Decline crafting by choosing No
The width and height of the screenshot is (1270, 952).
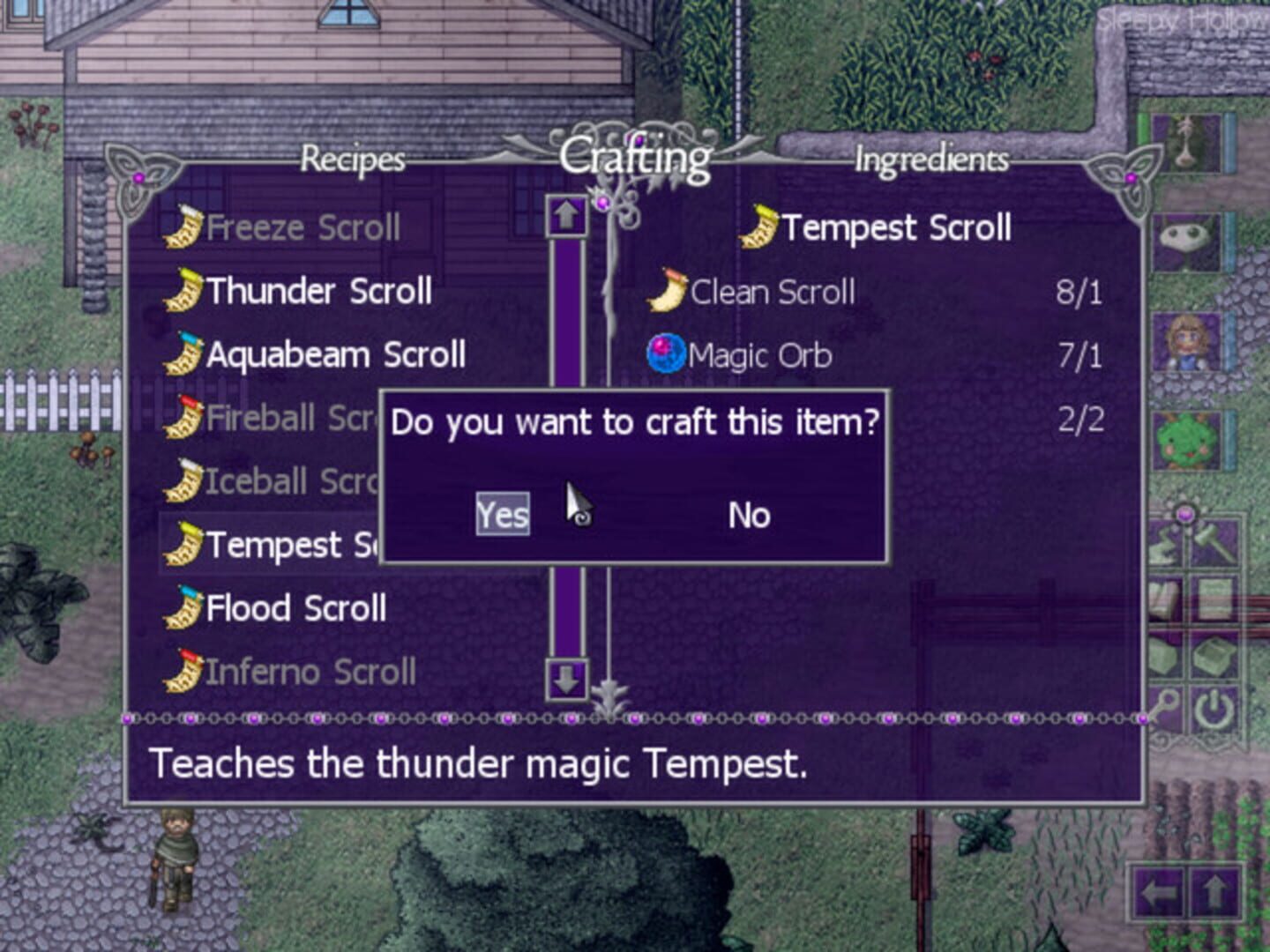click(749, 515)
